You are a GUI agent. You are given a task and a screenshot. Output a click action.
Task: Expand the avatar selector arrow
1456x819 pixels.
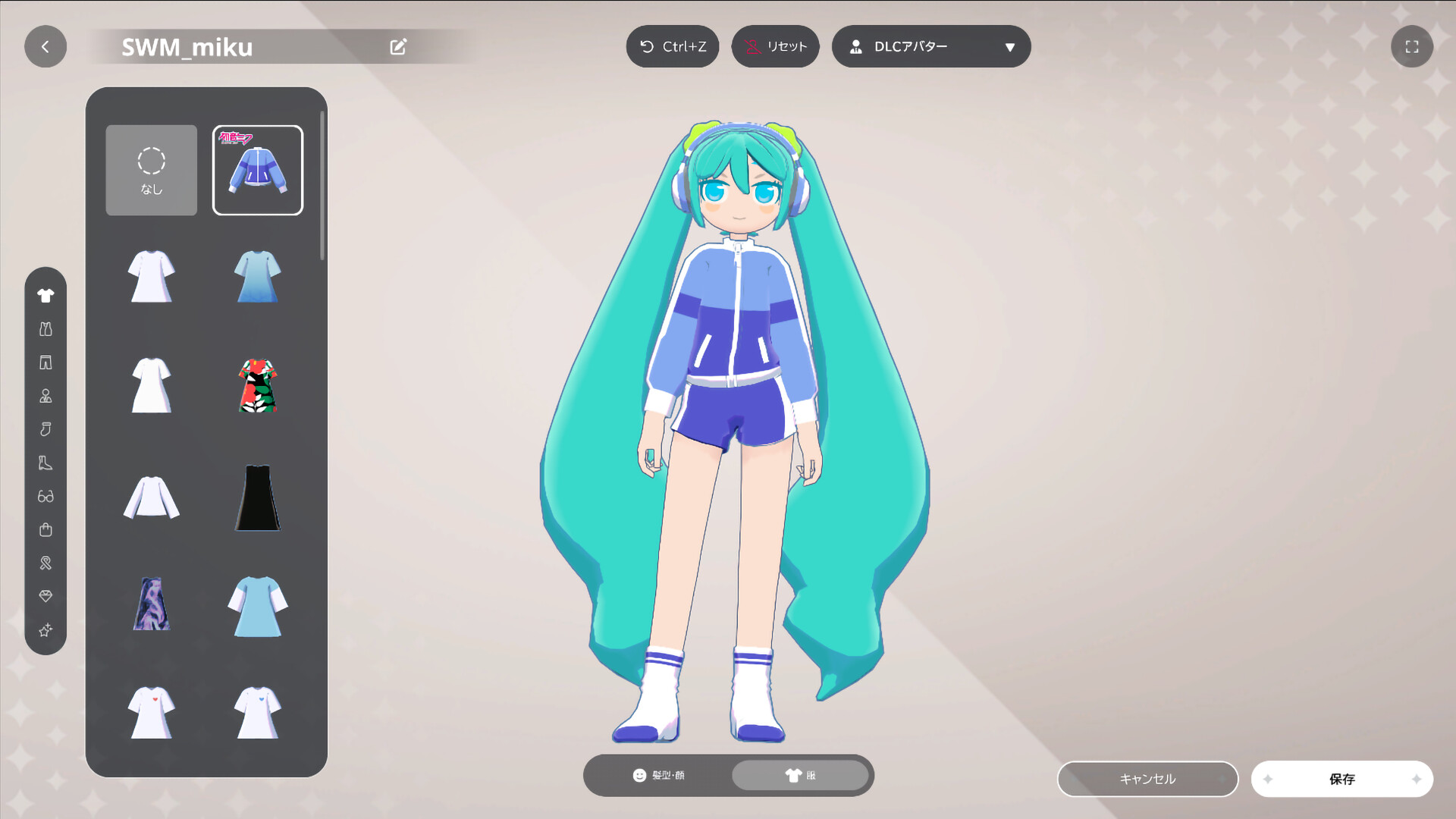coord(1010,46)
